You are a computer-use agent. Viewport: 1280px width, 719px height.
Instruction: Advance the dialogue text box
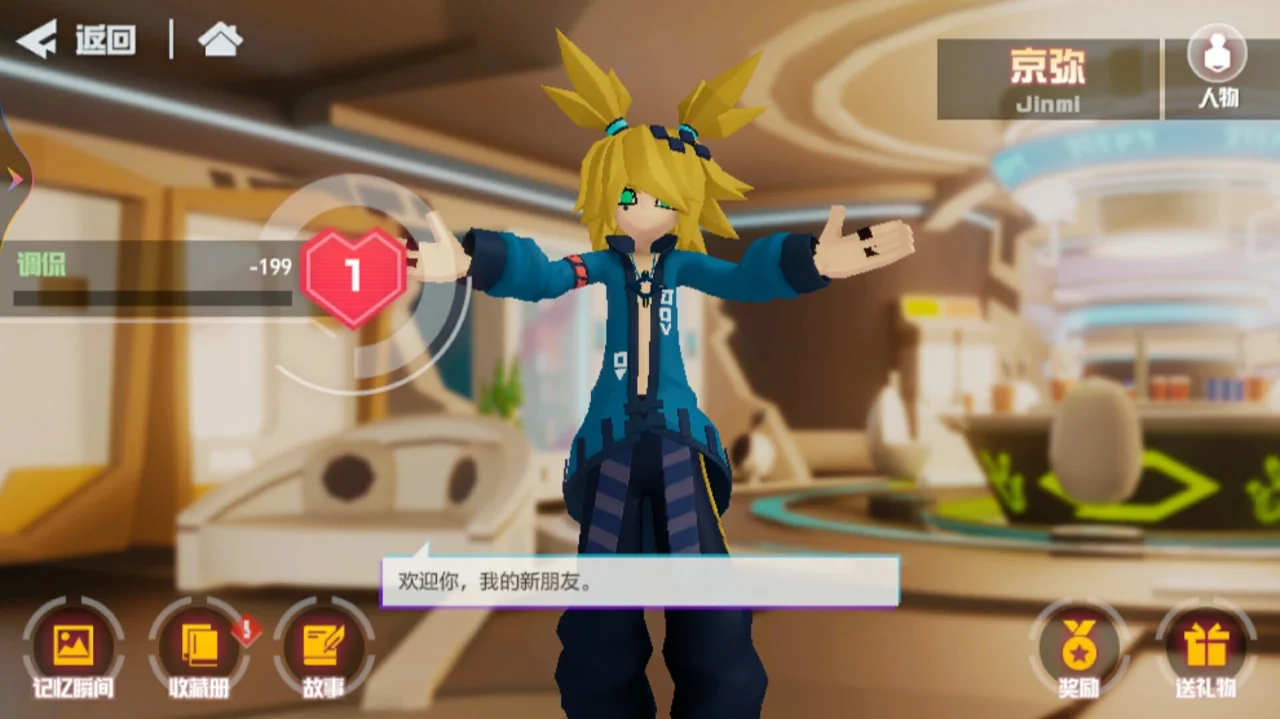point(640,582)
